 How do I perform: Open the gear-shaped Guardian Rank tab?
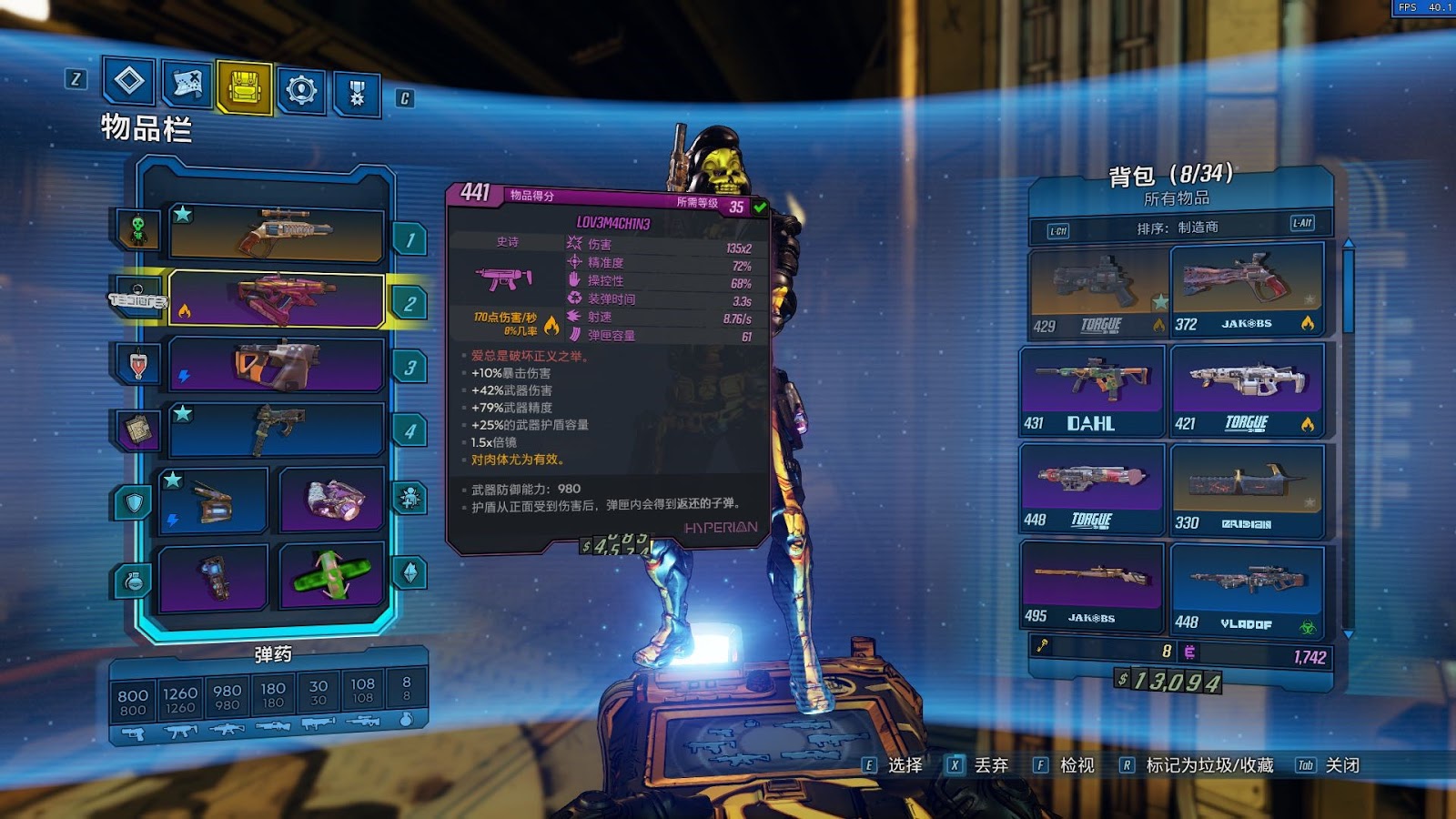[x=300, y=90]
